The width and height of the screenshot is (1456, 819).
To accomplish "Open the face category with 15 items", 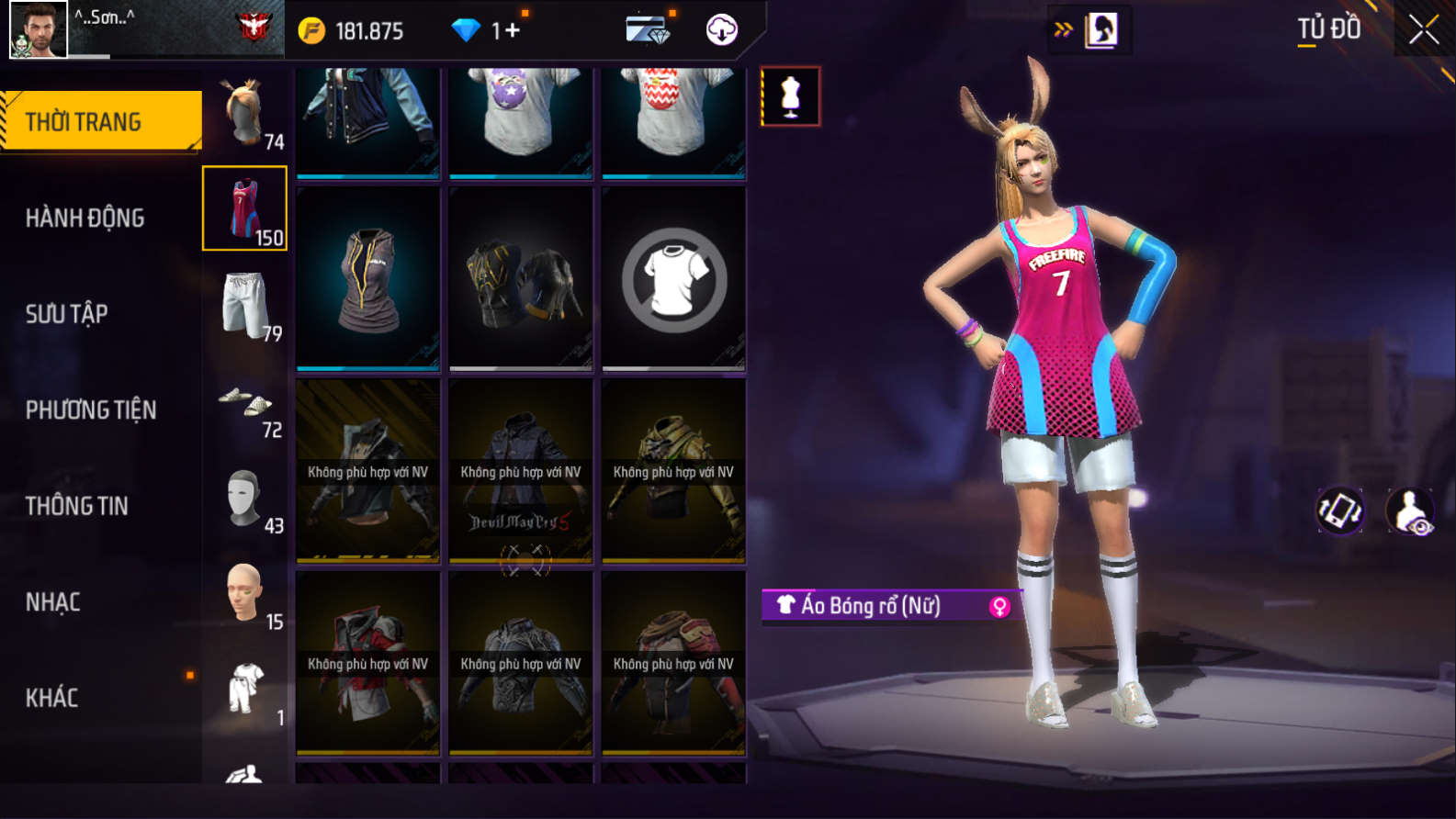I will click(245, 596).
